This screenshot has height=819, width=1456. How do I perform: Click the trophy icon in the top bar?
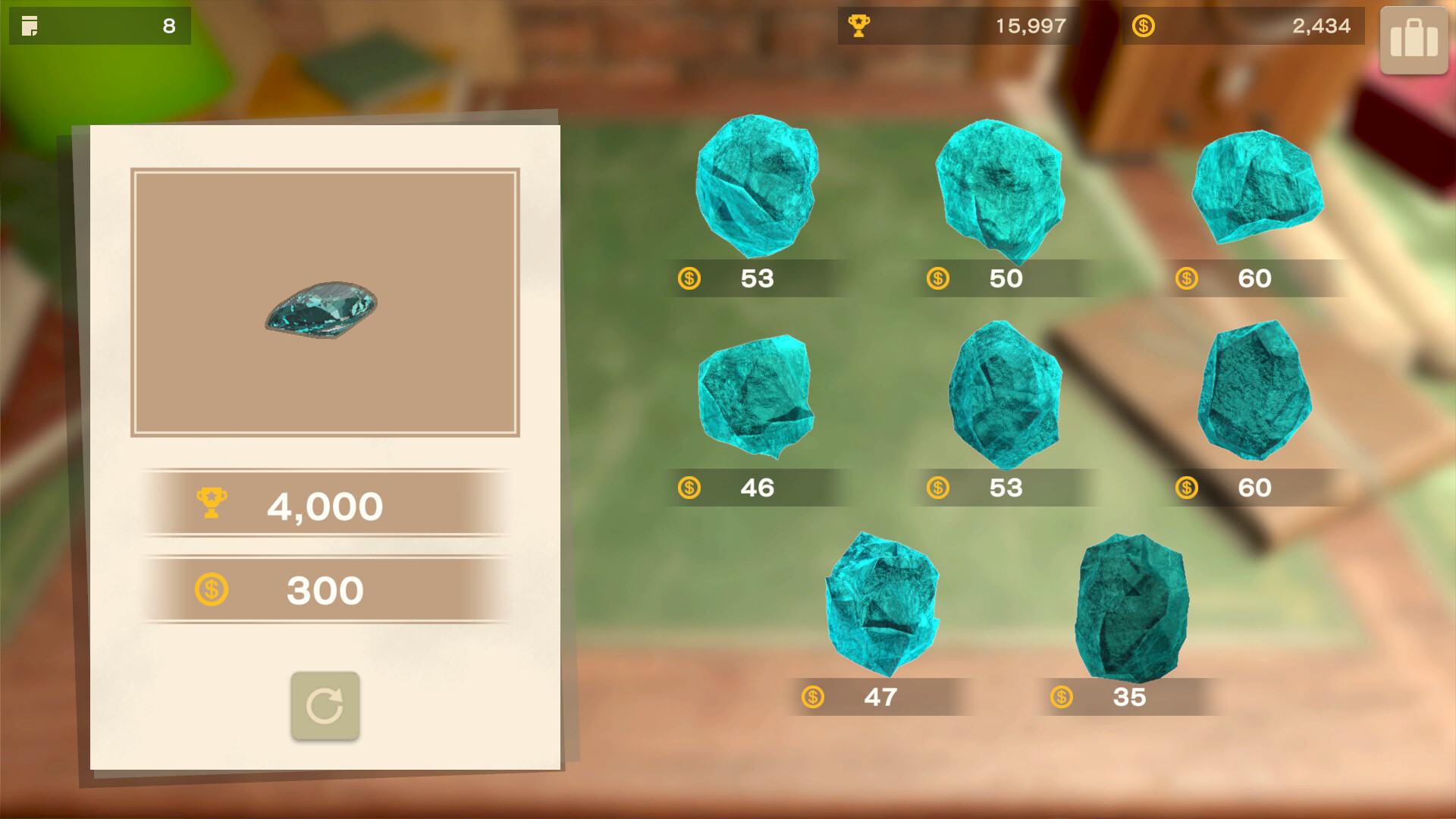coord(860,25)
